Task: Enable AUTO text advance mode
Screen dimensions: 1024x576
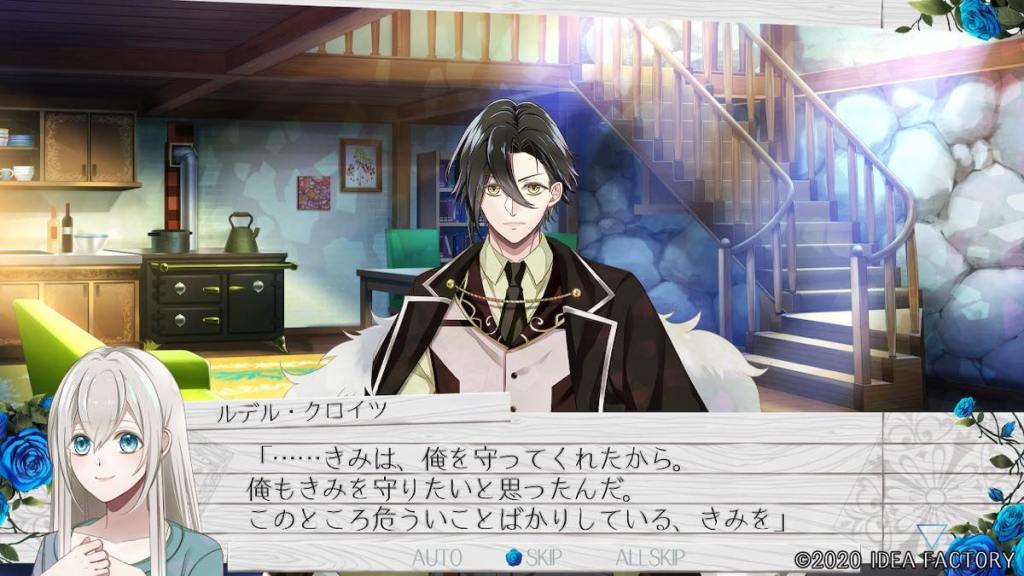Action: click(437, 557)
